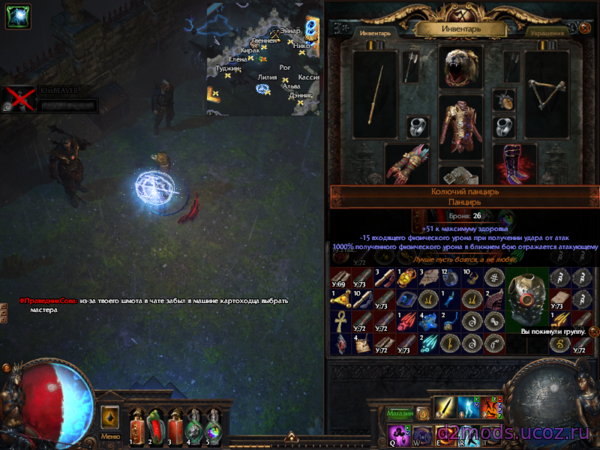The width and height of the screenshot is (600, 450).
Task: Switch to the Украшения tab
Action: (549, 32)
